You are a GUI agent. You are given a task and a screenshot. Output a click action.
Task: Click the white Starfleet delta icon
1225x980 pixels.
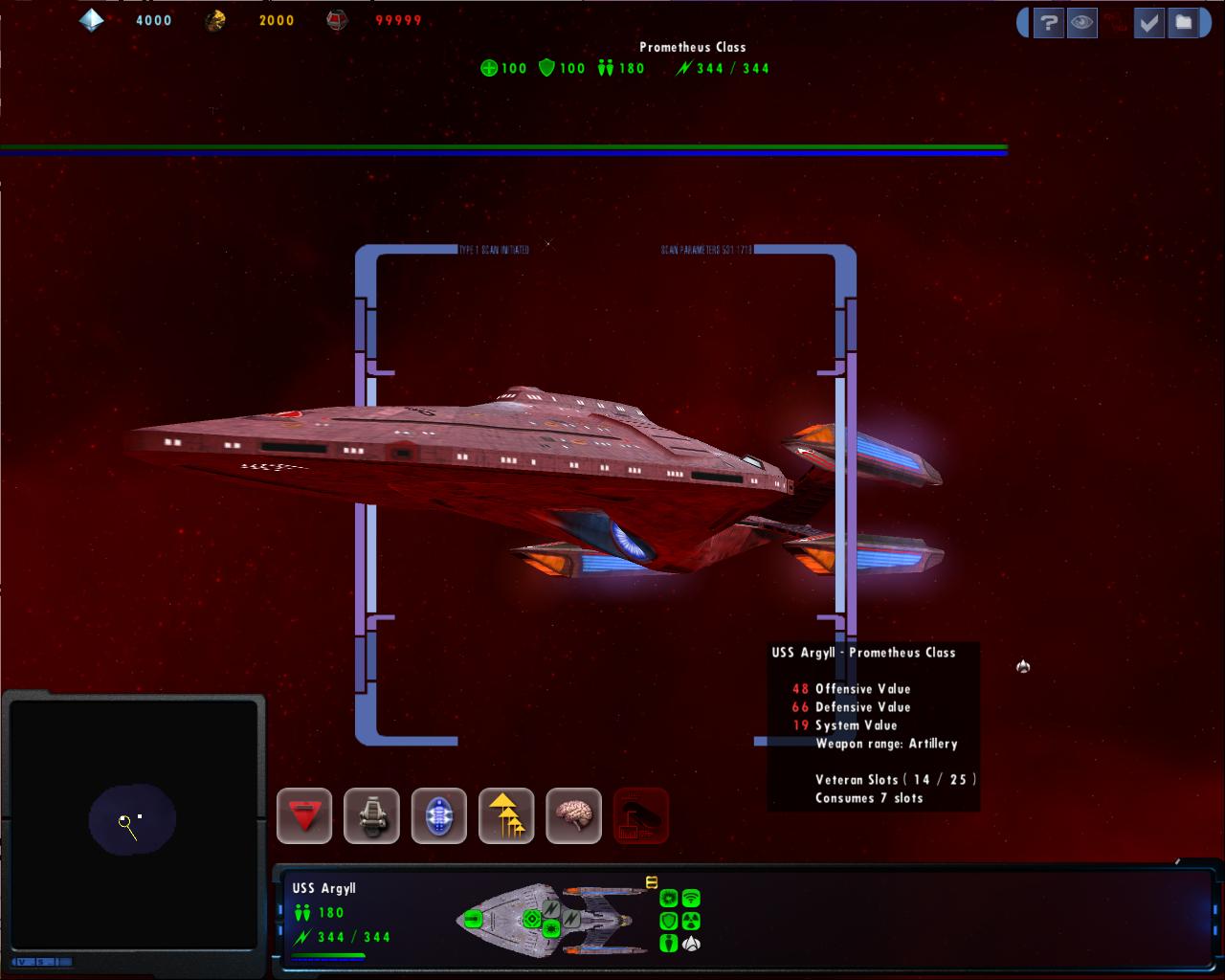(x=691, y=943)
